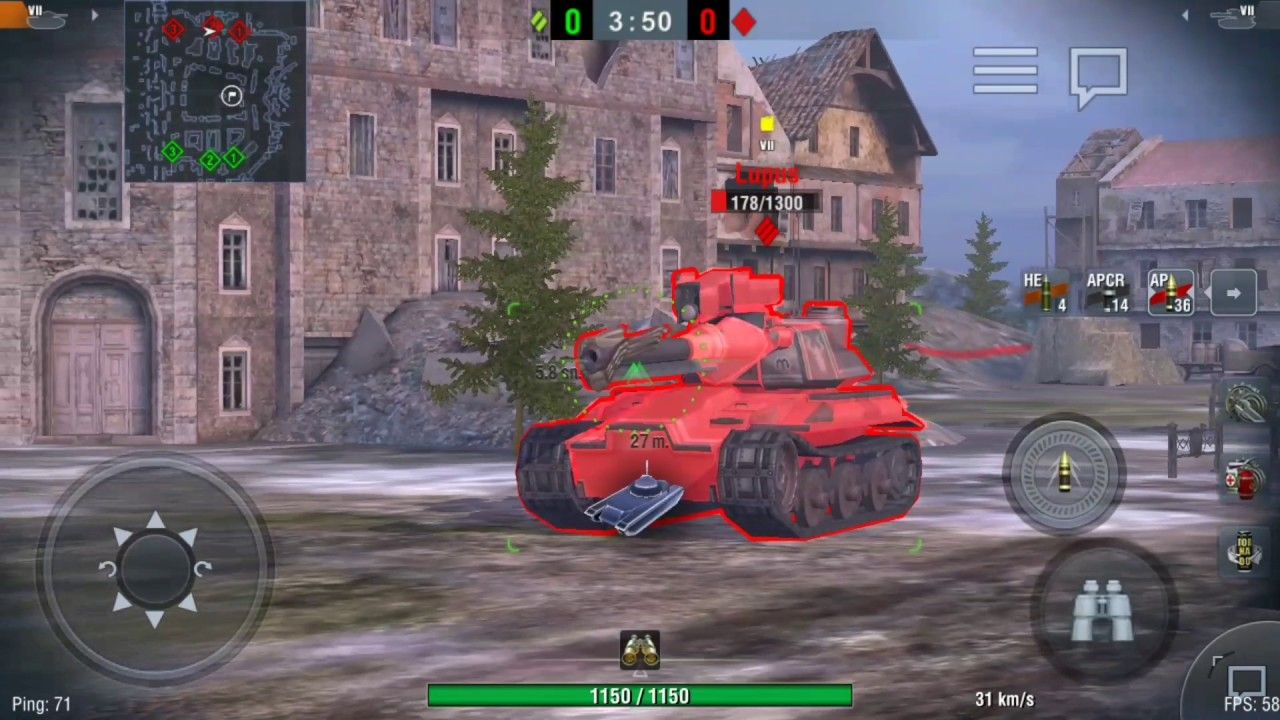Click the battle timer showing 3:50
Viewport: 1280px width, 720px height.
pos(640,22)
